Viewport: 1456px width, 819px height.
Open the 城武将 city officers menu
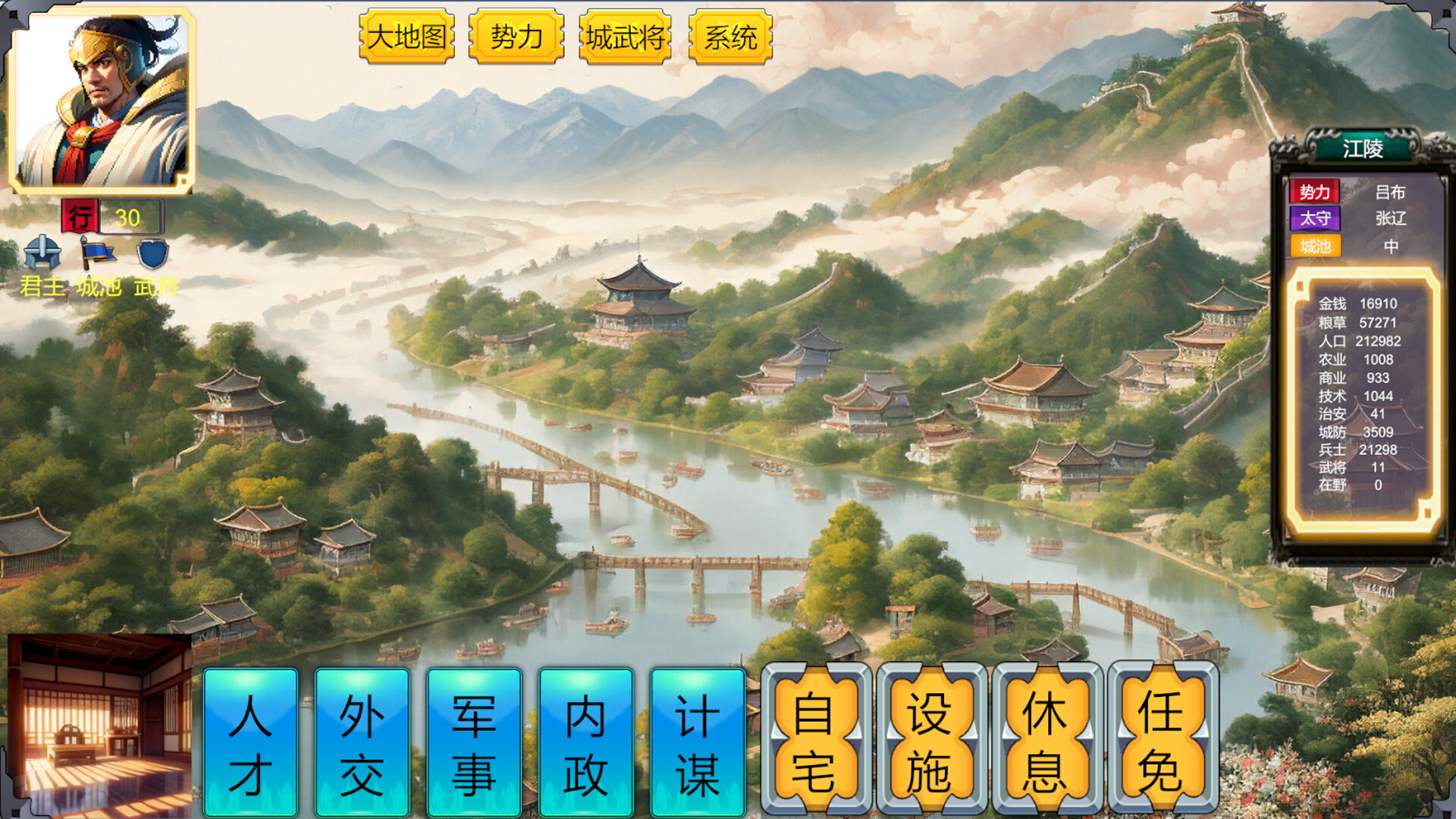click(624, 36)
